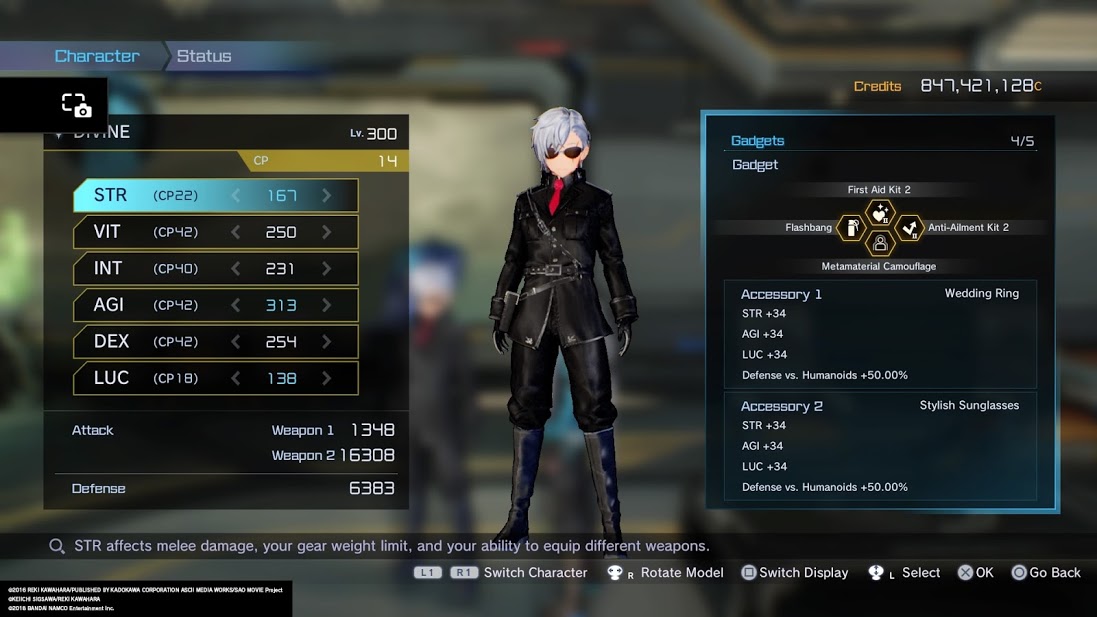Select the INT stat row

215,268
